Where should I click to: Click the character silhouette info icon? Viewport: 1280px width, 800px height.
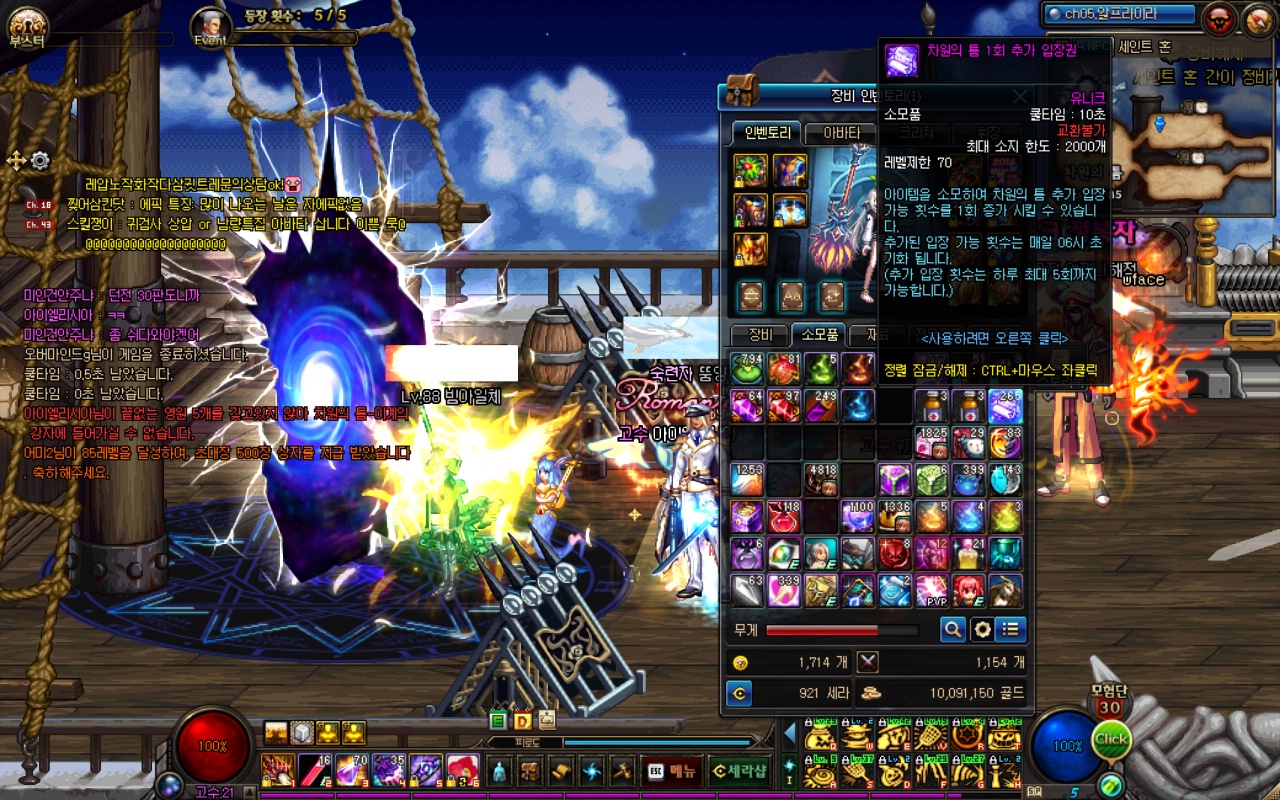[x=499, y=771]
